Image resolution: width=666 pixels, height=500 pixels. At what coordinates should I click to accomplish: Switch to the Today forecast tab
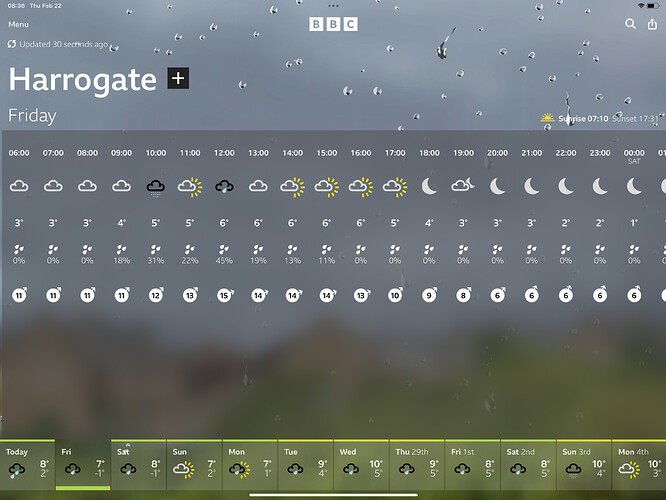27,465
